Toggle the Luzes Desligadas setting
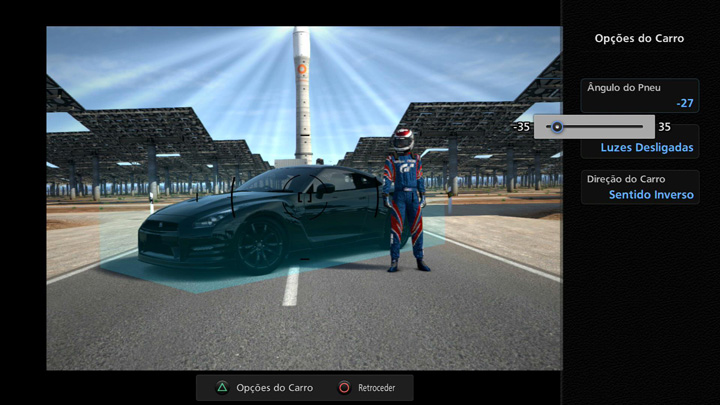Screen dimensions: 720x405 coord(646,148)
